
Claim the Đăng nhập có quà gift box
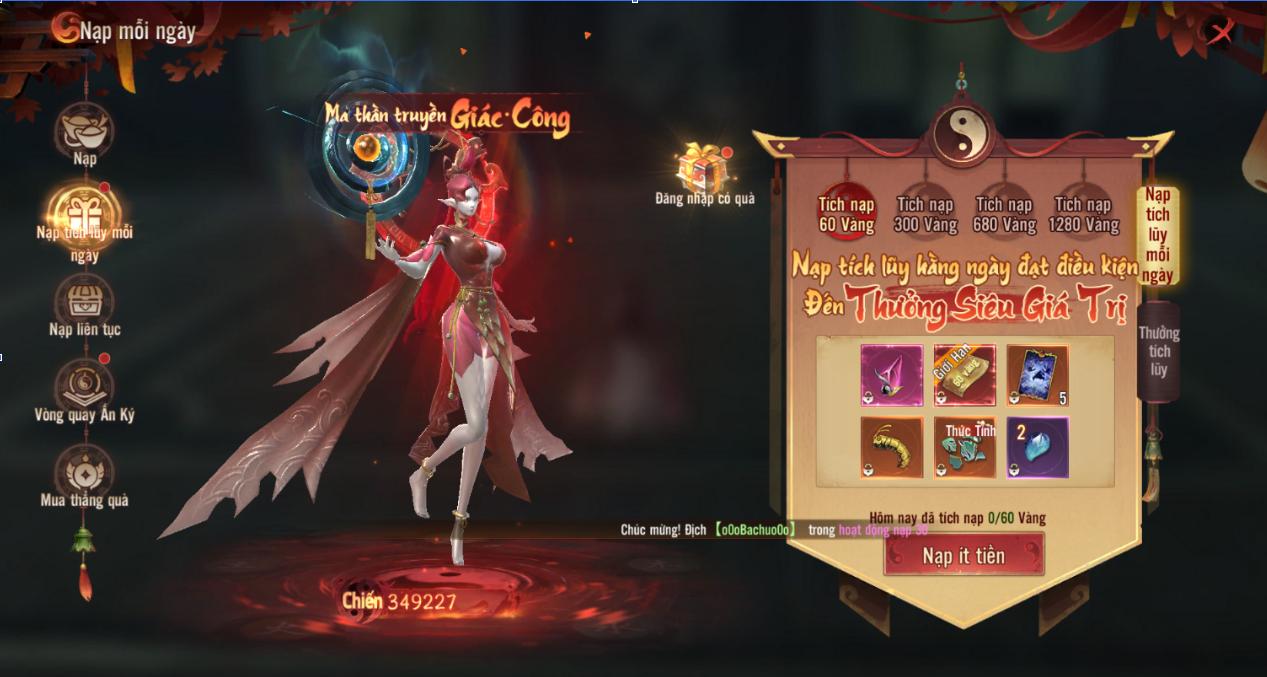(x=704, y=168)
